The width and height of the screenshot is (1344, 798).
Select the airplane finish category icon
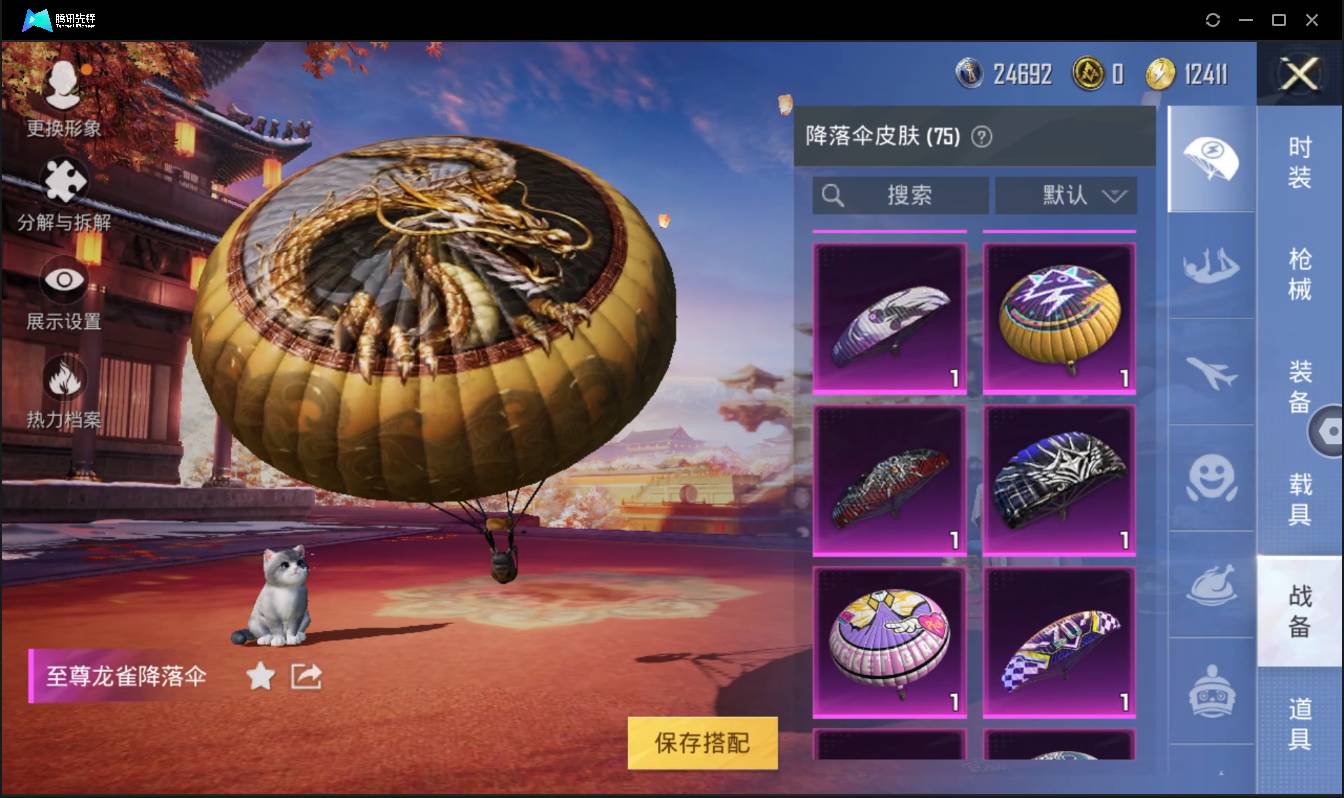[1210, 373]
